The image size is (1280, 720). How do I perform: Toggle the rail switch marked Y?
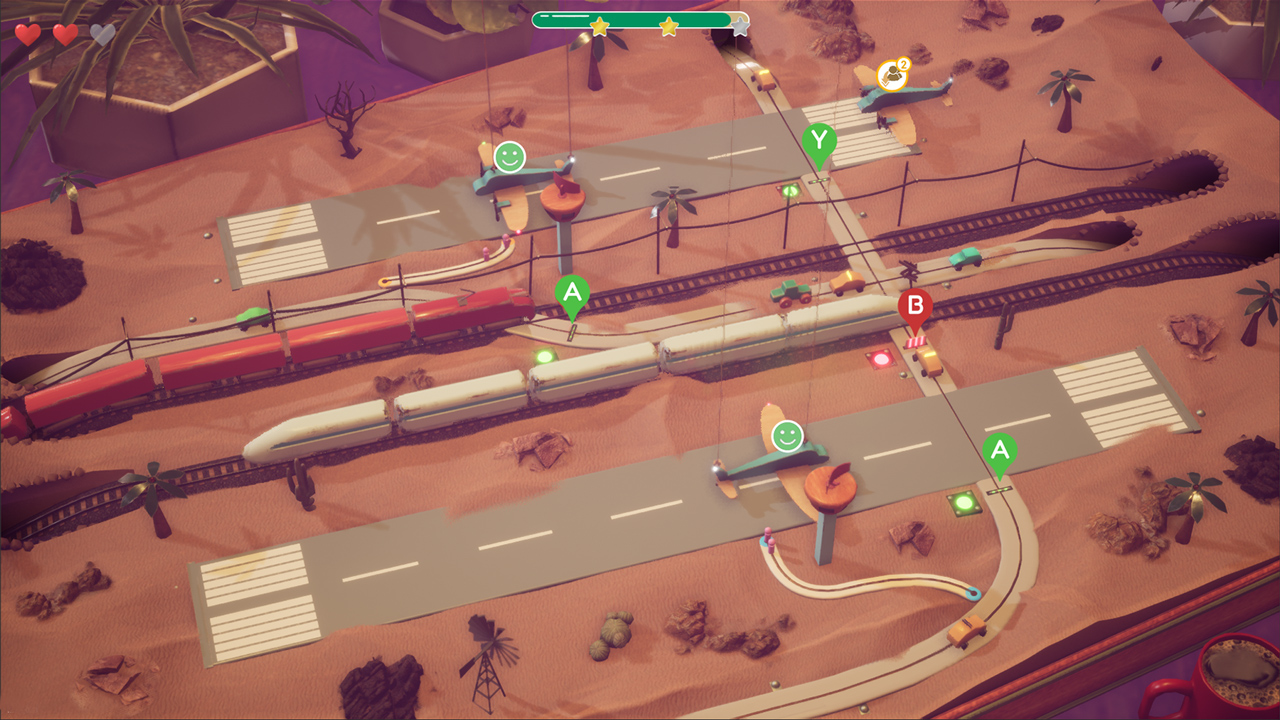click(x=819, y=140)
